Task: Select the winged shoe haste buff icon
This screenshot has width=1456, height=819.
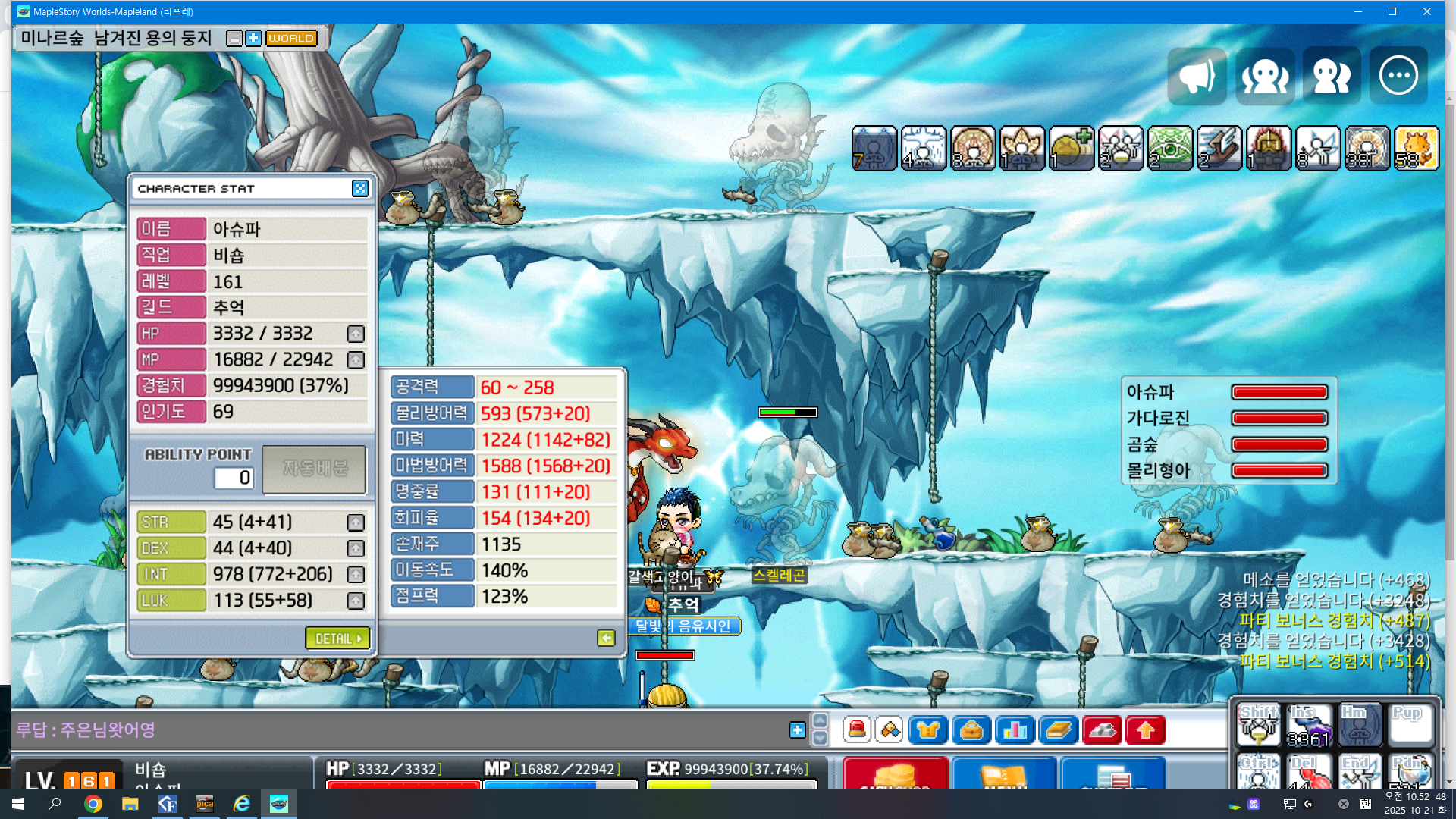Action: point(1219,149)
